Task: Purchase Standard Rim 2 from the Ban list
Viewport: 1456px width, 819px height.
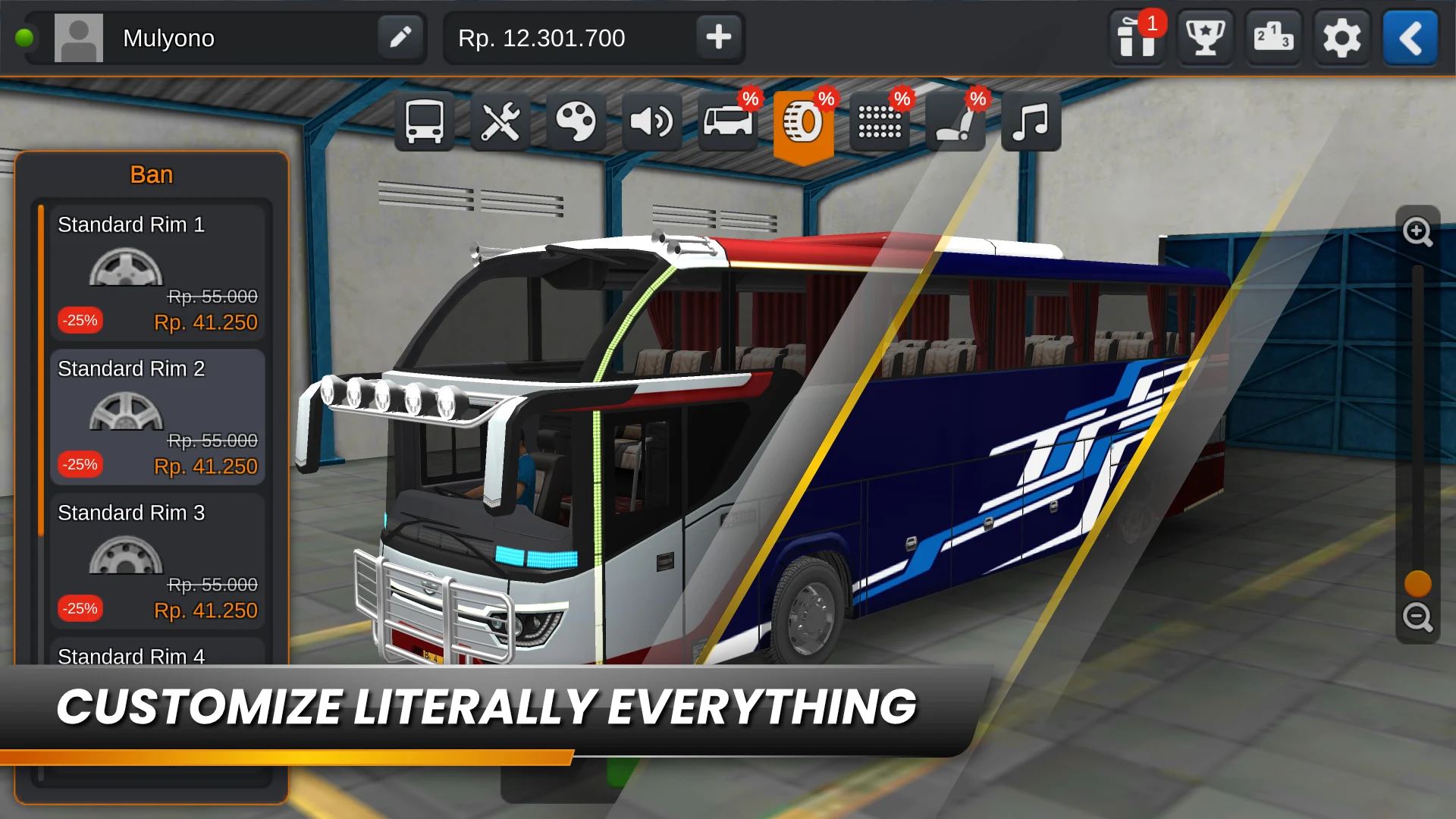Action: pos(157,417)
